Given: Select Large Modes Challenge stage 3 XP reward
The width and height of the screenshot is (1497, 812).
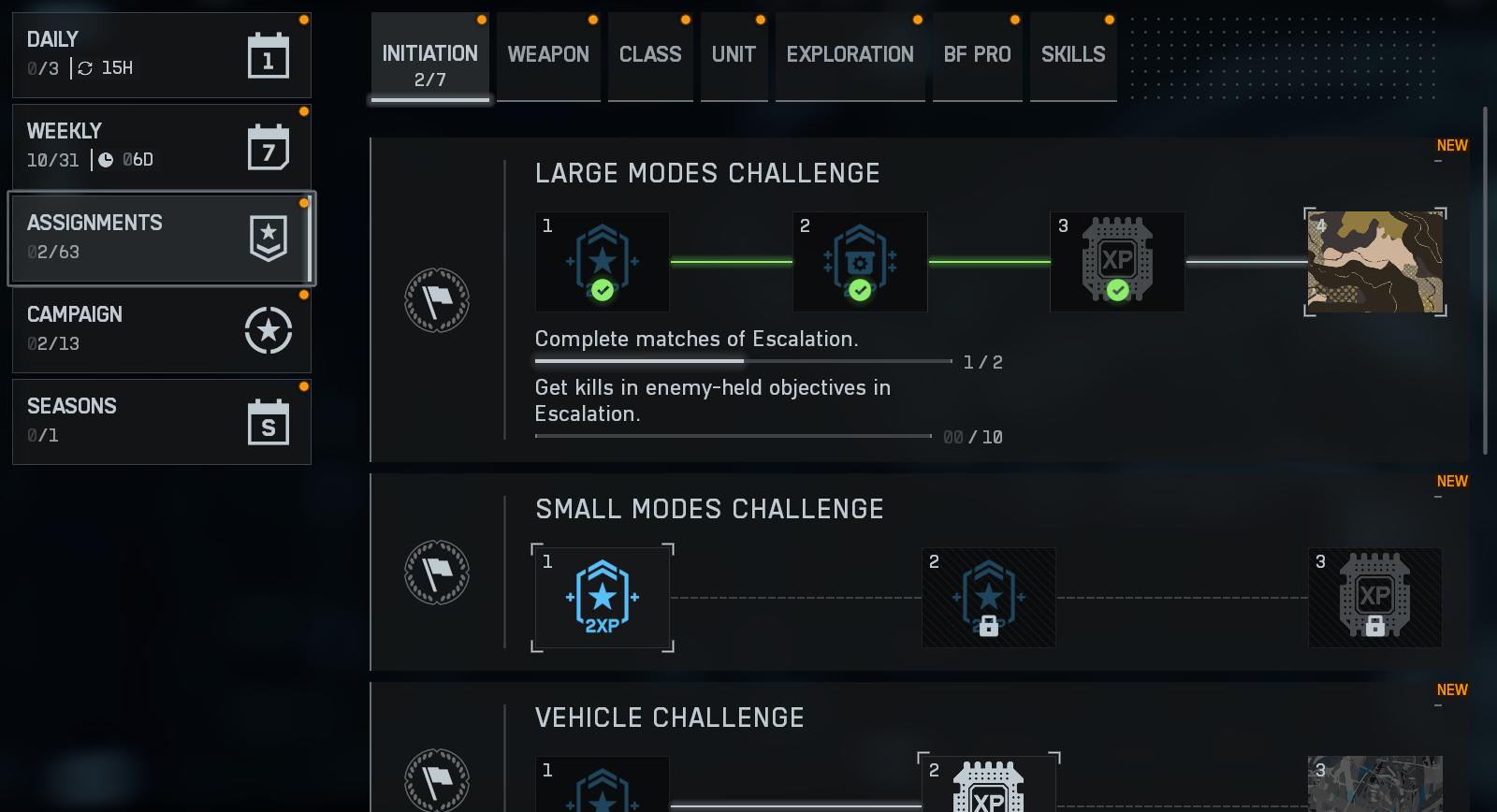Looking at the screenshot, I should [x=1117, y=262].
